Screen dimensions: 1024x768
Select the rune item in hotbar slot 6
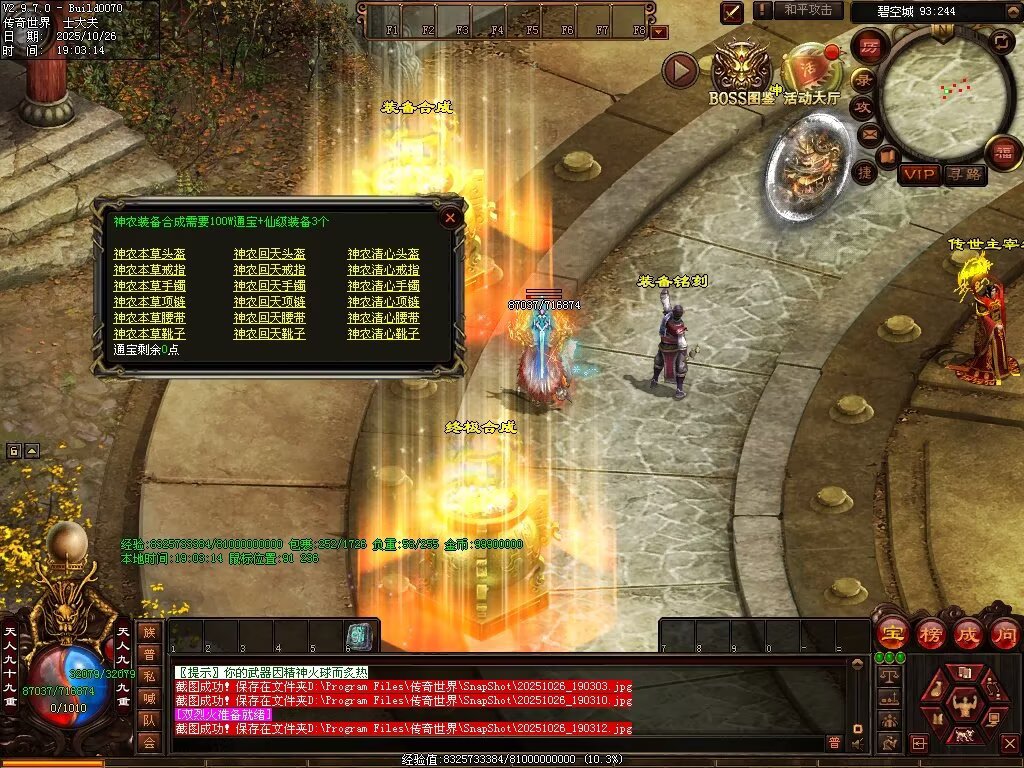(x=359, y=636)
